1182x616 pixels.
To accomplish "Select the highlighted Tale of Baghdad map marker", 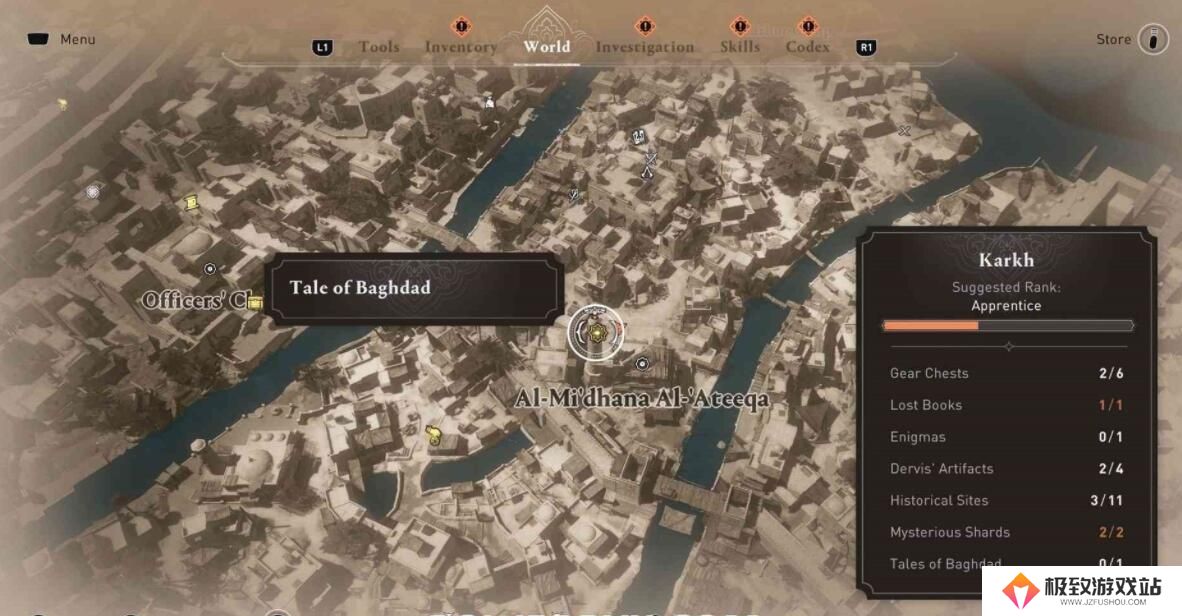I will 595,333.
